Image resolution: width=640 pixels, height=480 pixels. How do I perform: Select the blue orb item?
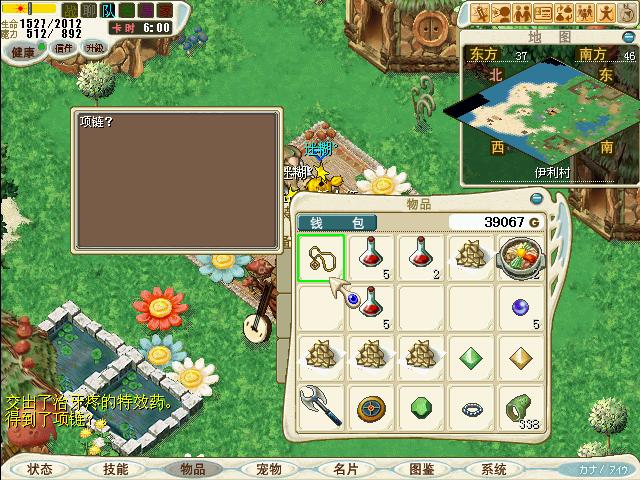(521, 307)
